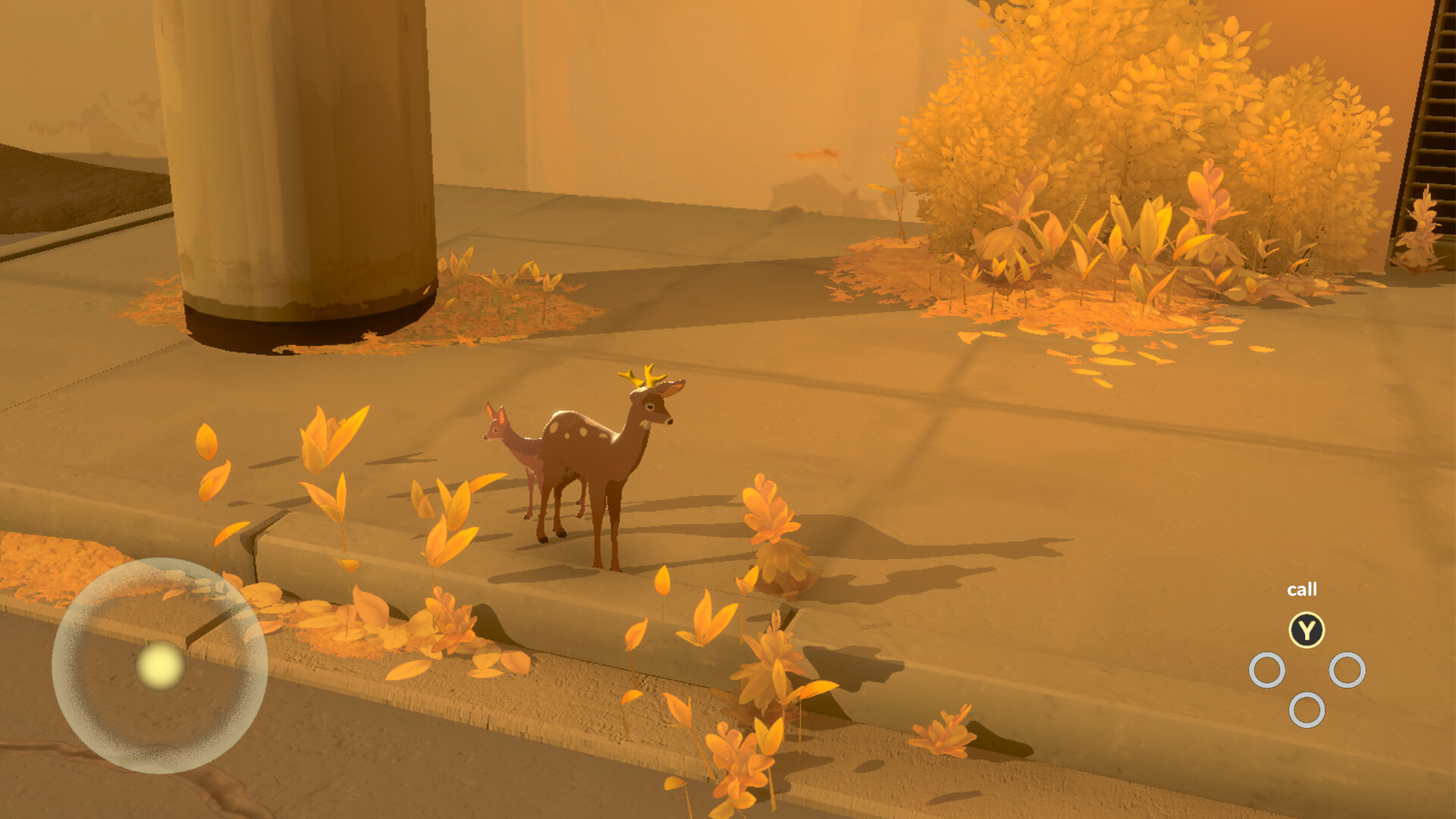Click the highlighted Y ring toggle
Image resolution: width=1456 pixels, height=819 pixels.
tap(1306, 628)
